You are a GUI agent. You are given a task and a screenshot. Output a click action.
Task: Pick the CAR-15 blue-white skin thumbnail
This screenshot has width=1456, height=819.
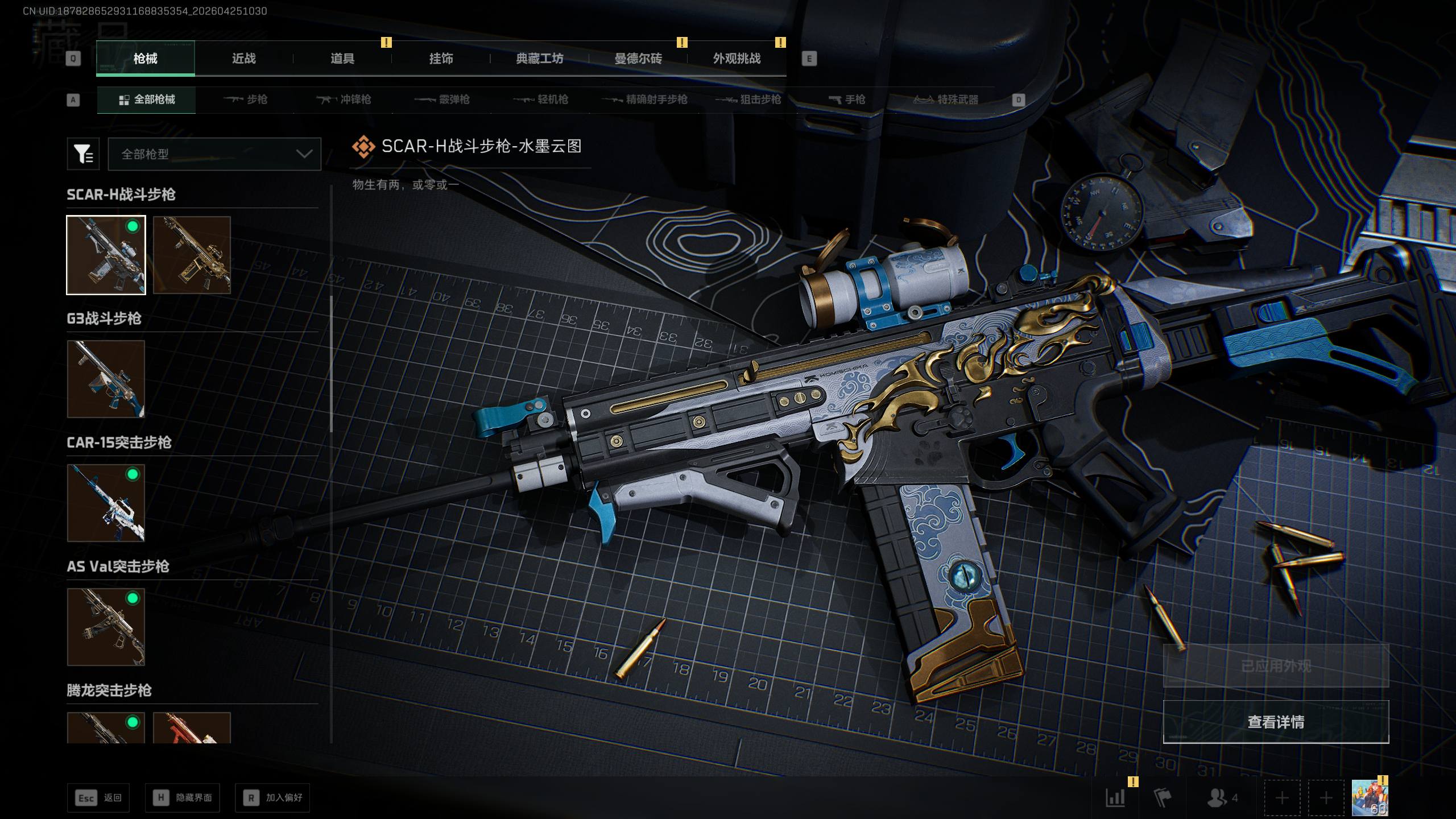tap(106, 503)
